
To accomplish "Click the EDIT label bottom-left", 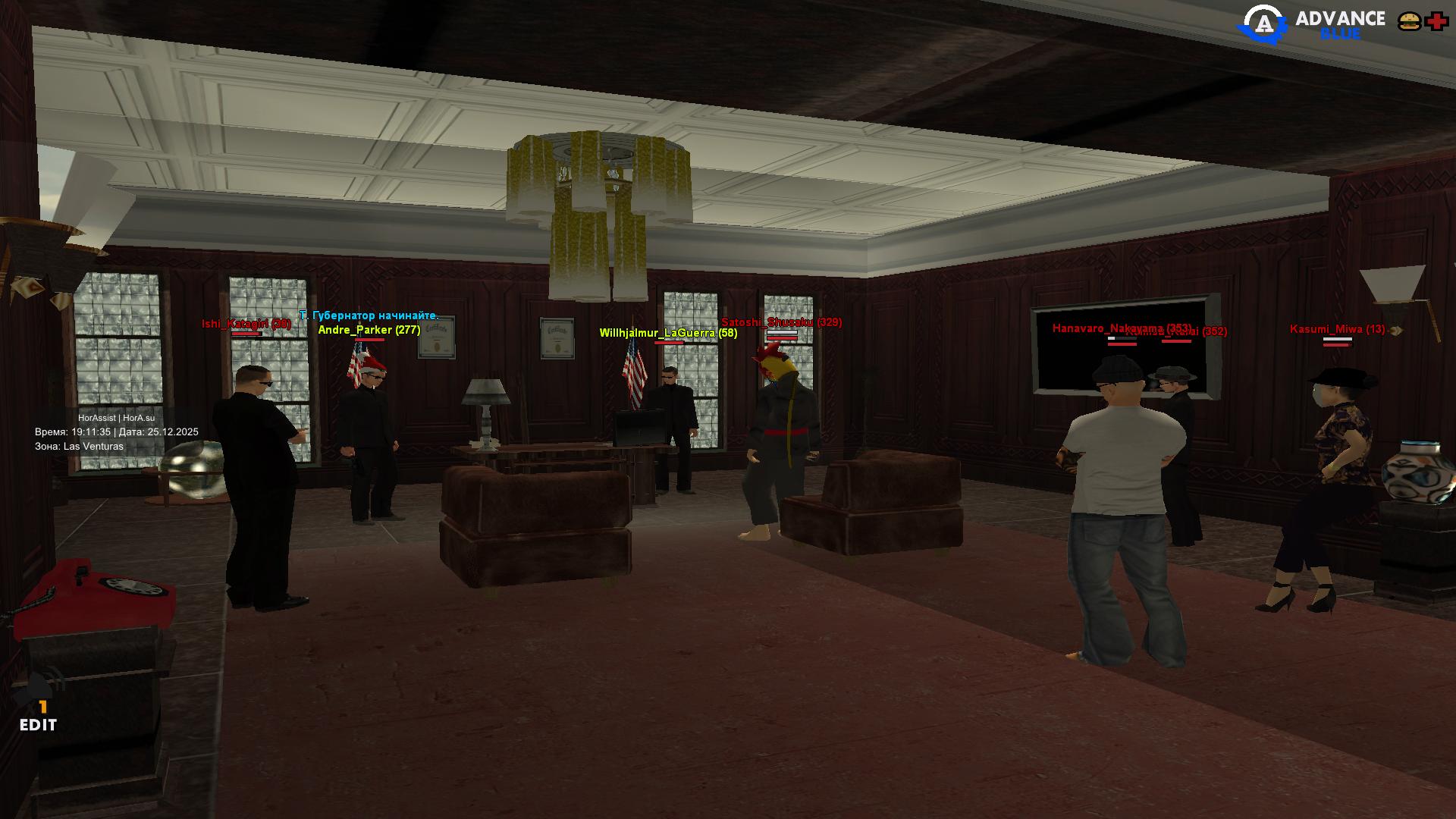I will pos(37,725).
